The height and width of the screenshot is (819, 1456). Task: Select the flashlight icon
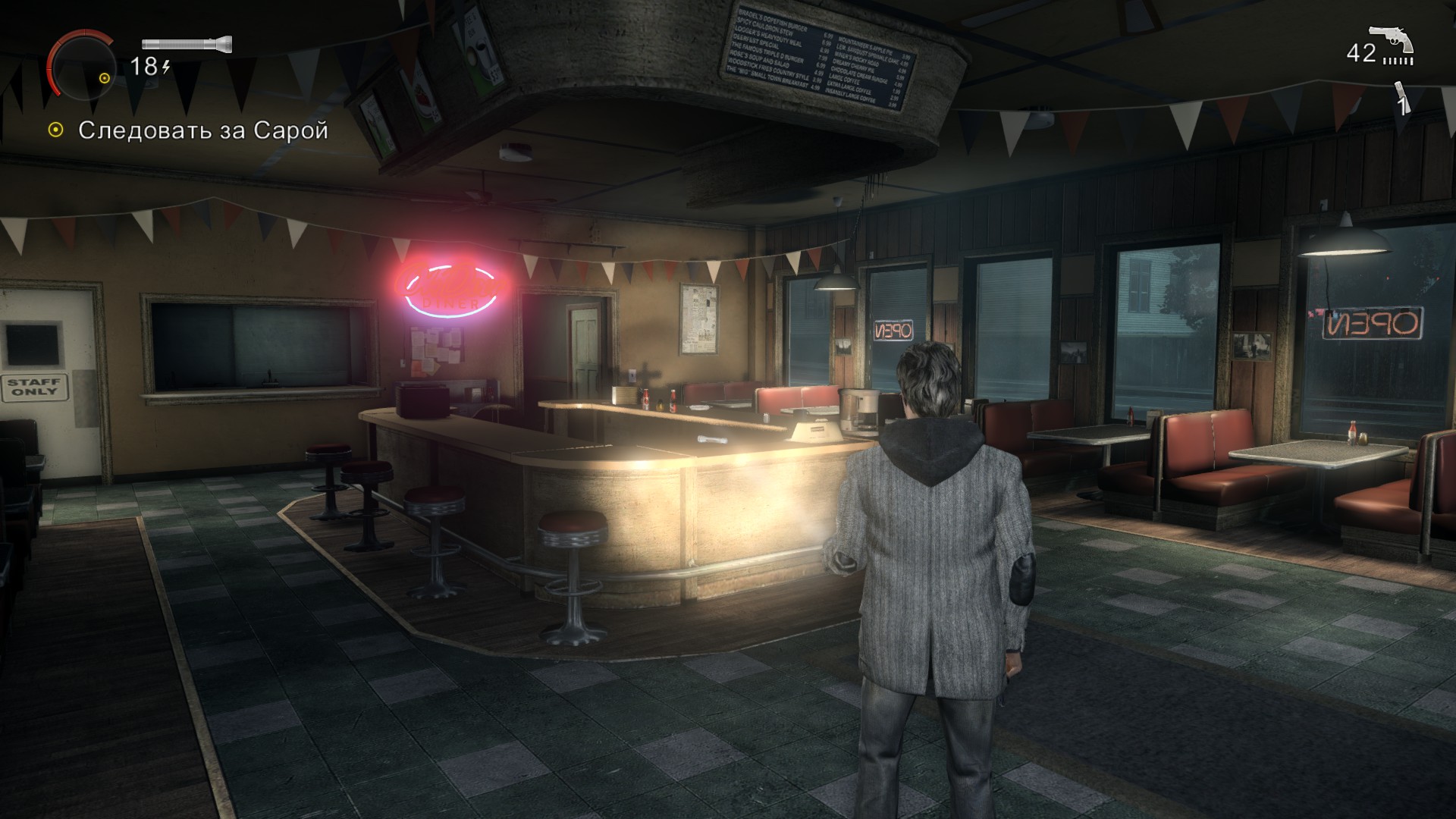pyautogui.click(x=187, y=45)
